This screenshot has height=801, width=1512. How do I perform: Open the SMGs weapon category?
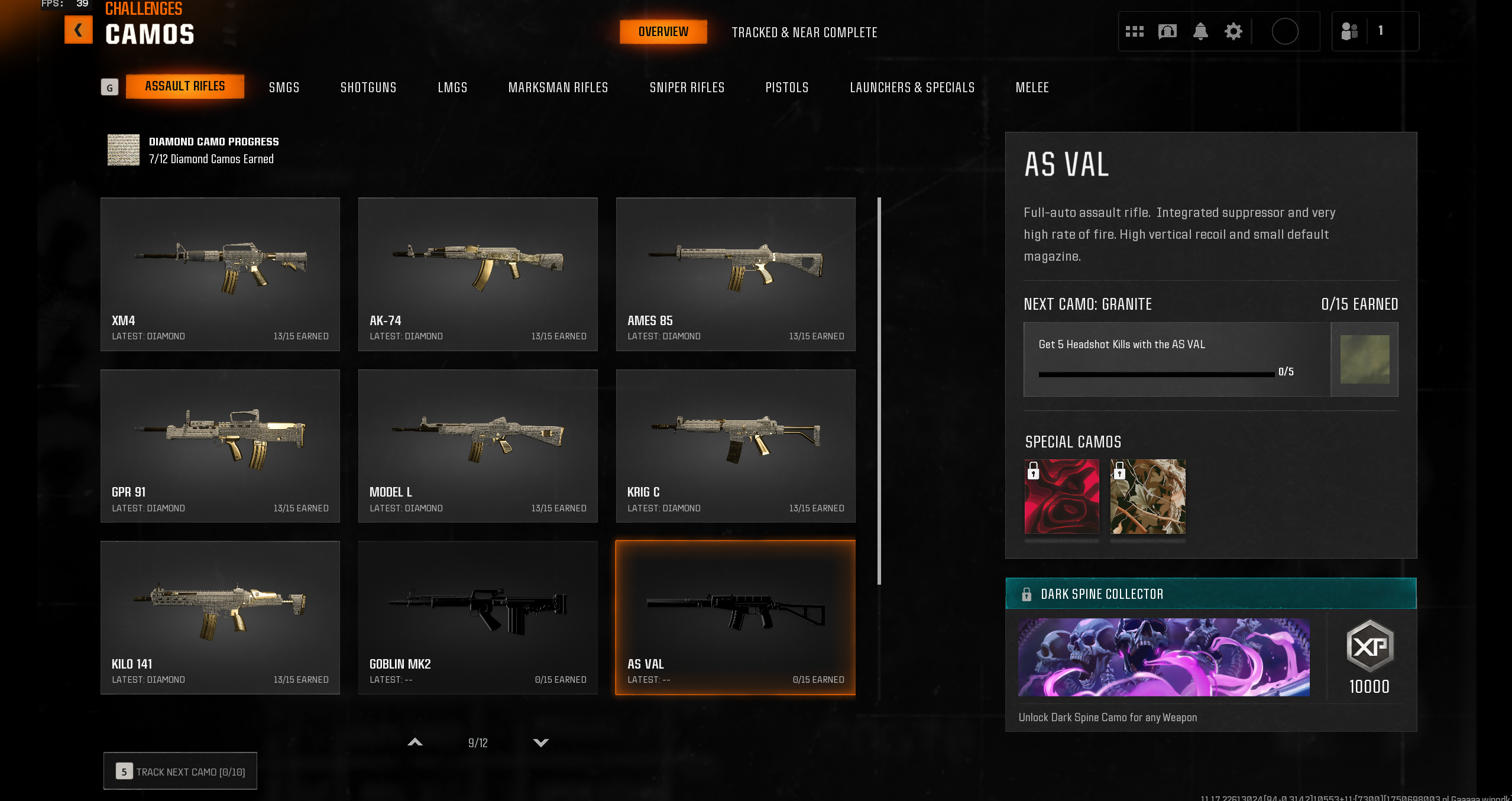click(284, 87)
